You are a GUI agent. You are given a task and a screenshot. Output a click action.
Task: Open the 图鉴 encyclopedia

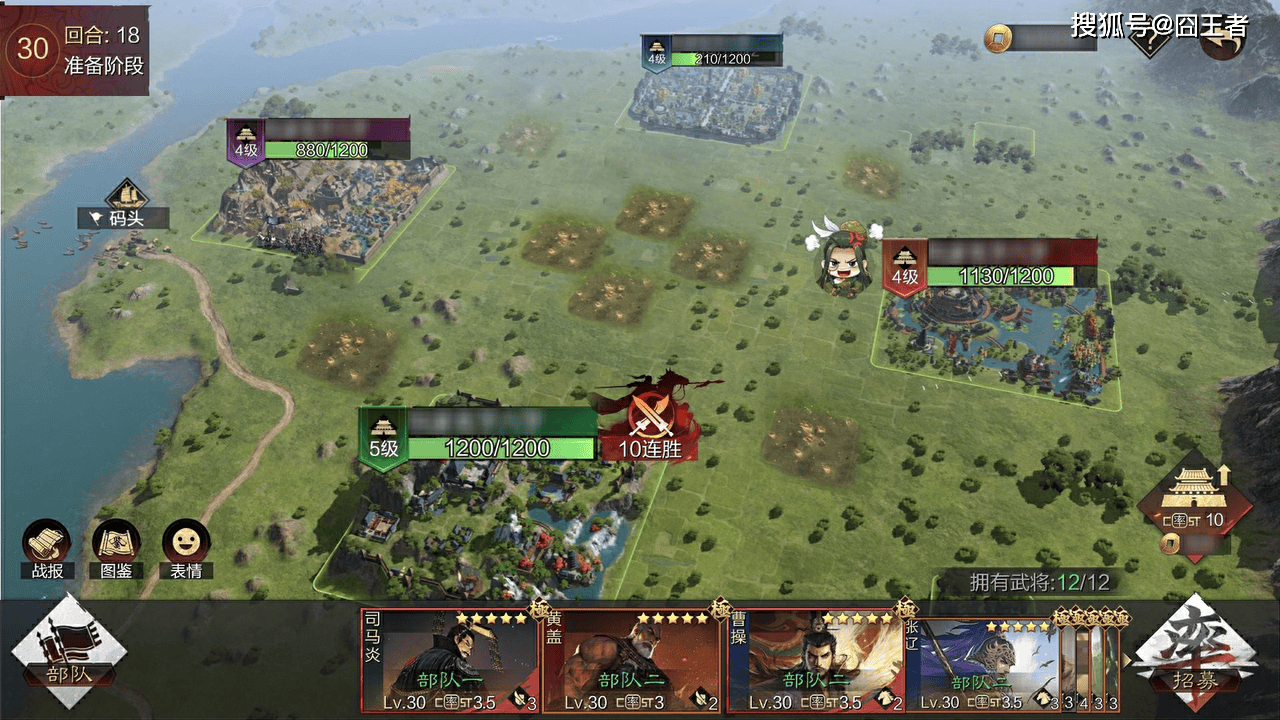[116, 547]
